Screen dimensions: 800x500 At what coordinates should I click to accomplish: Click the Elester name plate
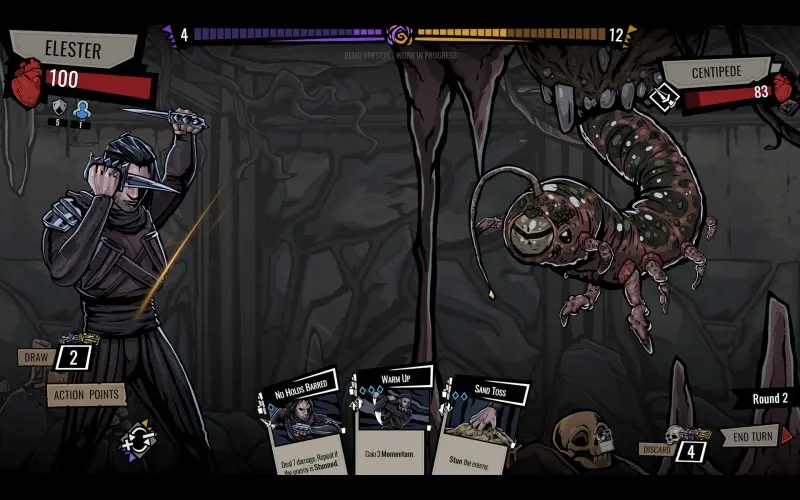(73, 48)
